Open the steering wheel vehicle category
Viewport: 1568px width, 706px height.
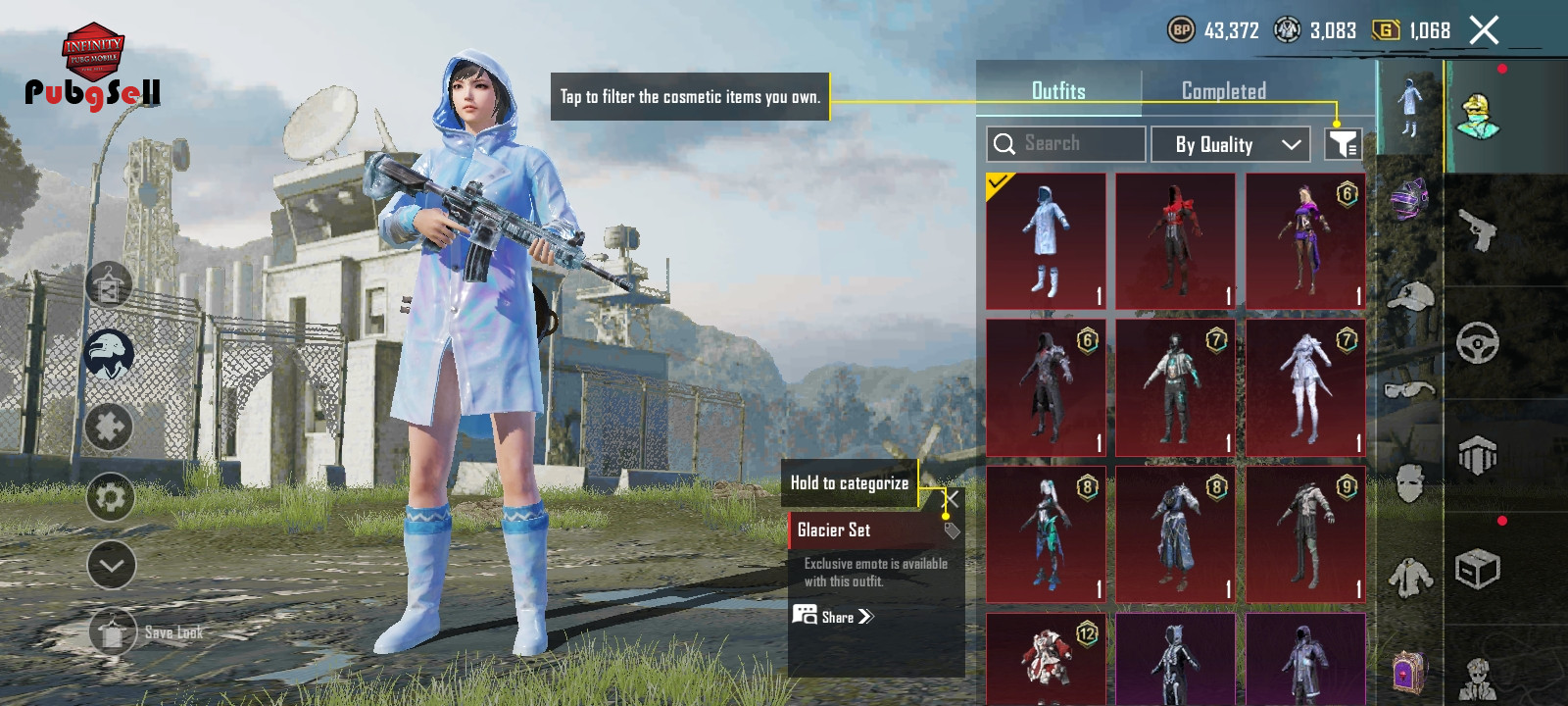tap(1478, 343)
